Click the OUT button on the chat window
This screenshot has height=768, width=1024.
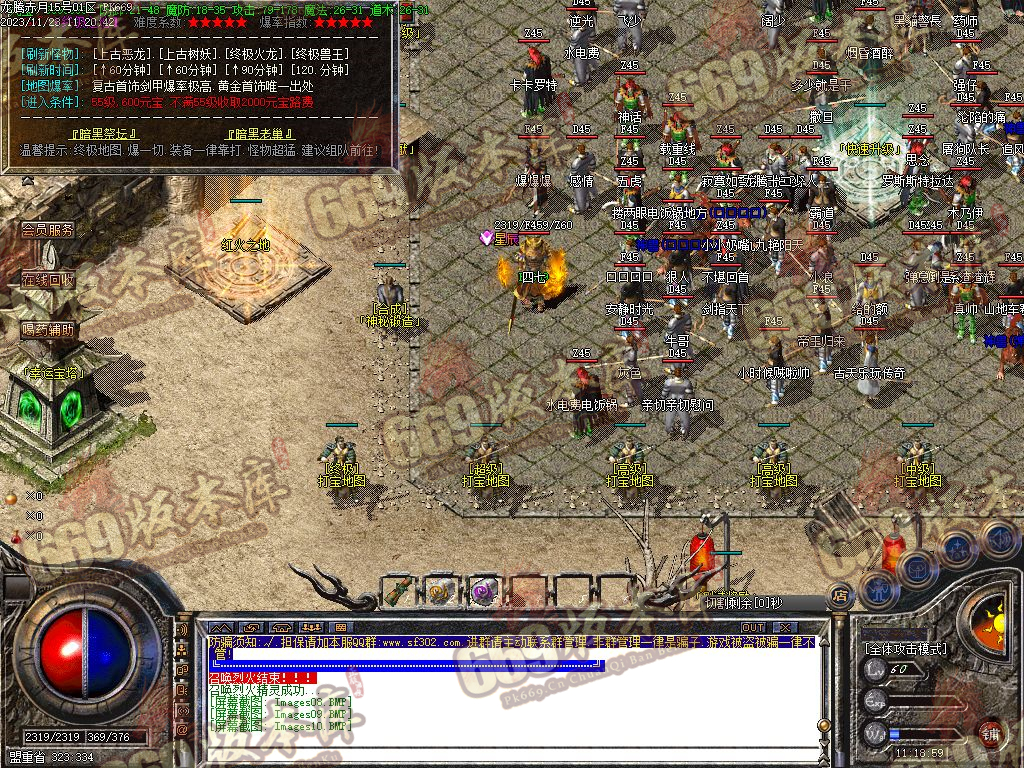tap(753, 627)
